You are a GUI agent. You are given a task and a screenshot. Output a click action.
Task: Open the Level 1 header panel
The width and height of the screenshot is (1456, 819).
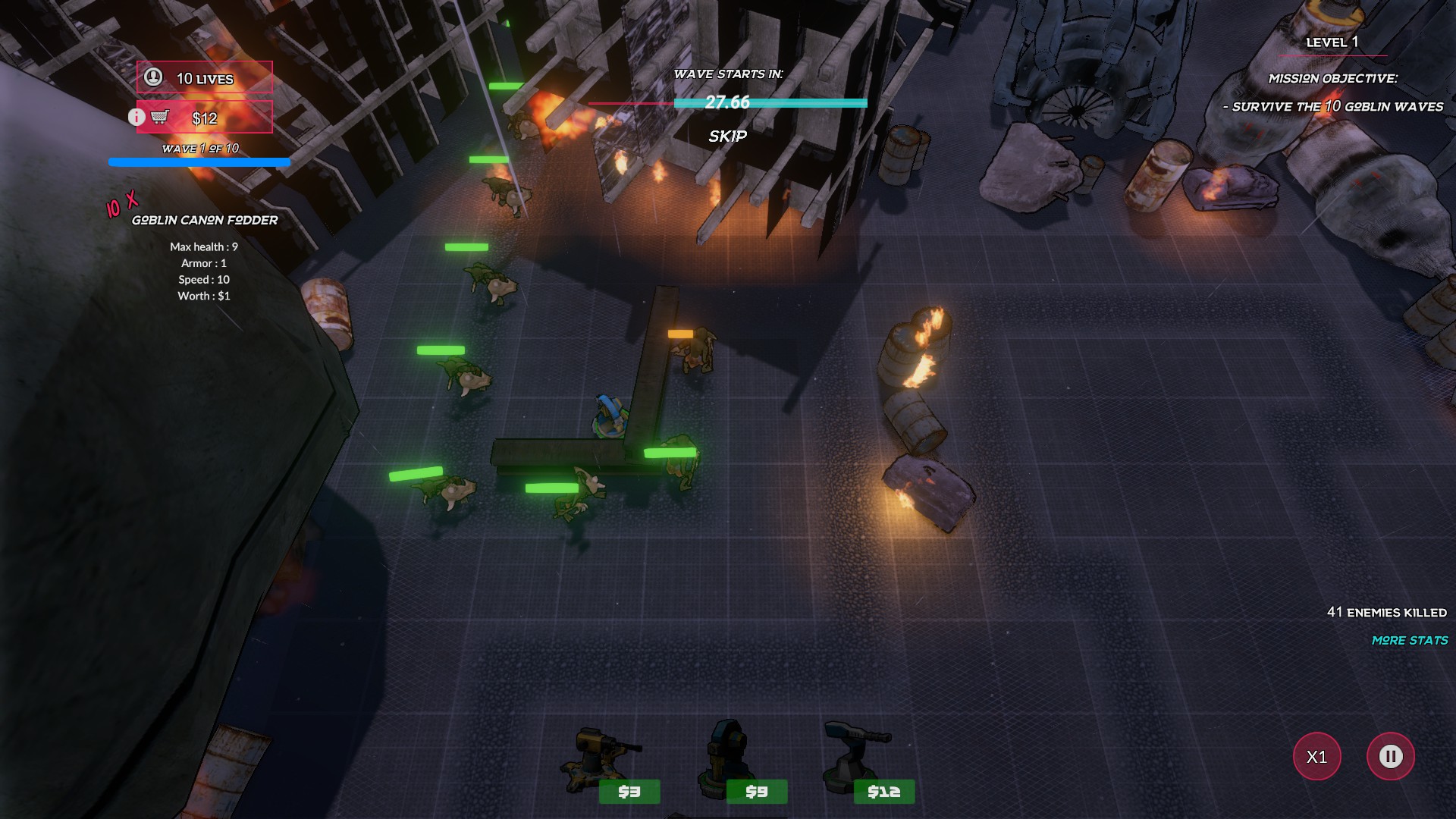click(x=1332, y=42)
